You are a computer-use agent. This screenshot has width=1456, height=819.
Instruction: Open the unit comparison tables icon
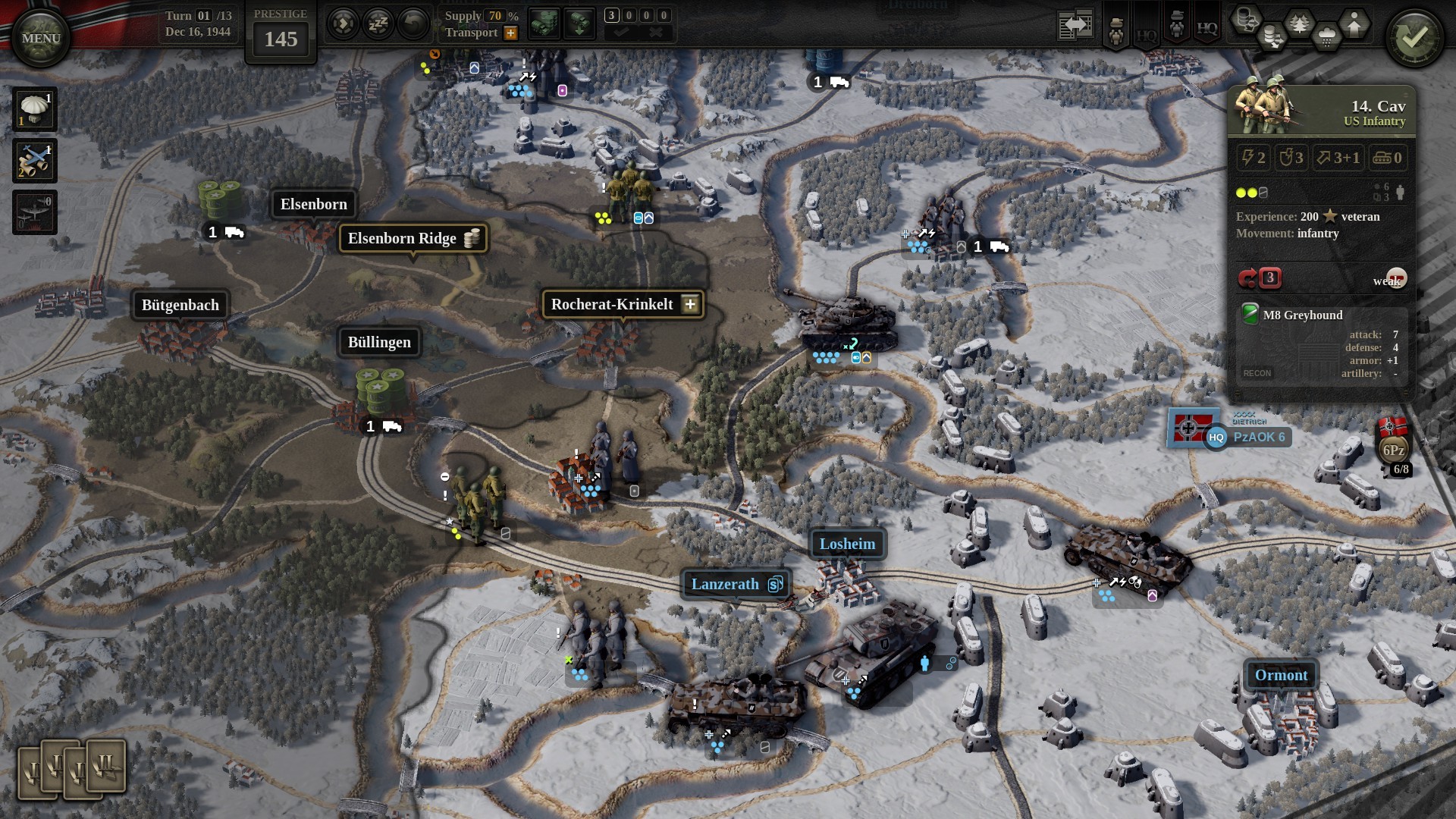point(1075,25)
